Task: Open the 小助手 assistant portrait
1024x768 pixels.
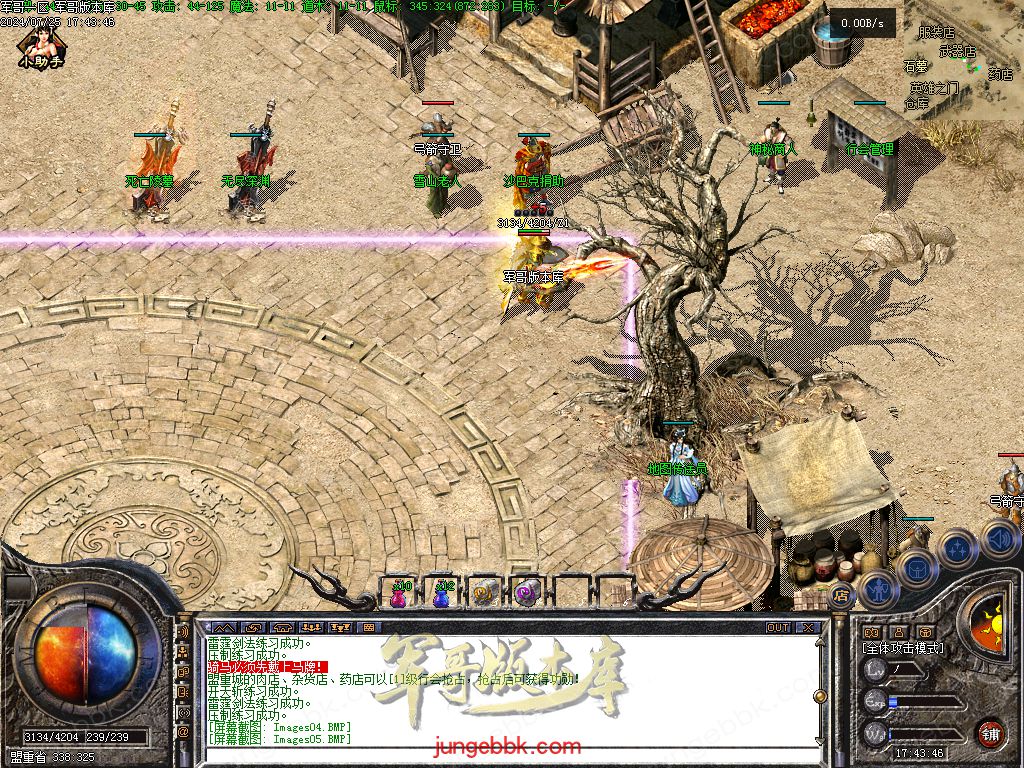Action: [40, 45]
